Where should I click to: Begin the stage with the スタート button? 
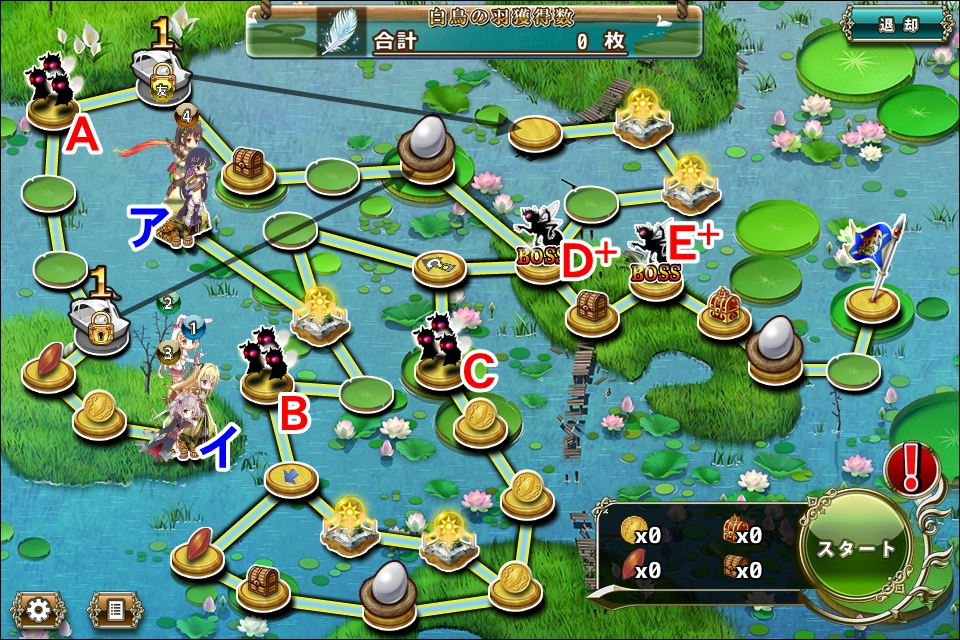pos(856,549)
